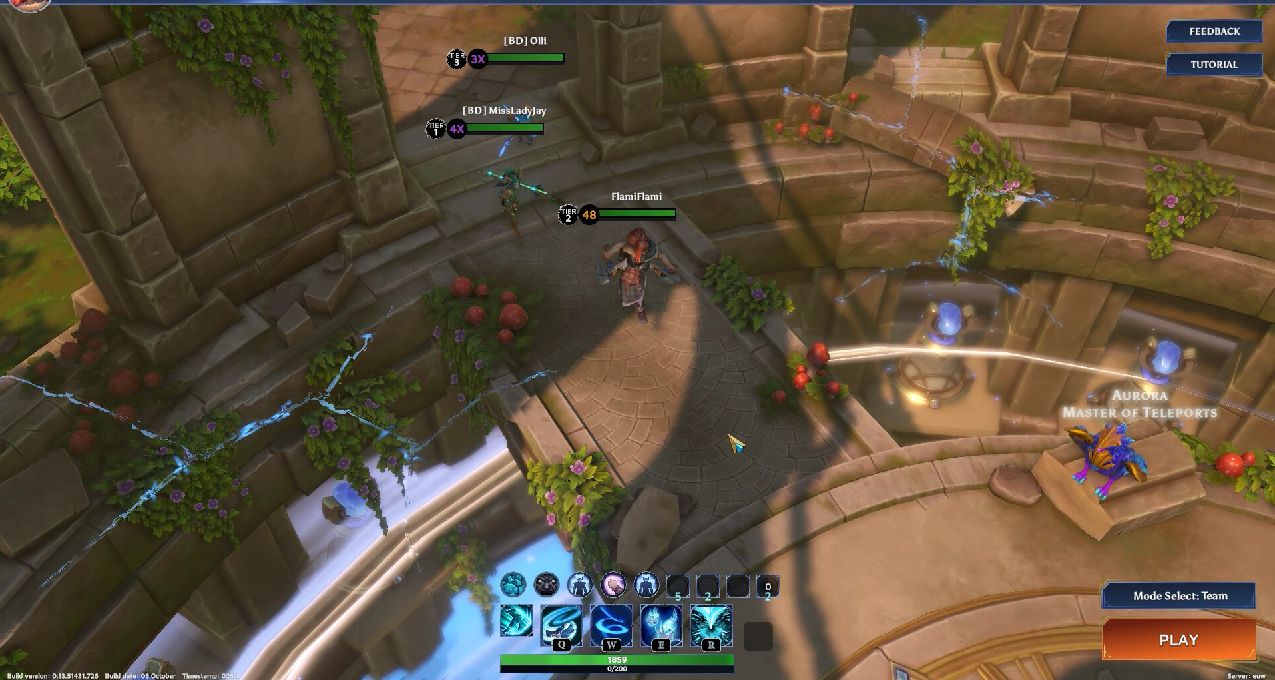Activate the R ice wings ultimate
The width and height of the screenshot is (1275, 680).
click(711, 624)
